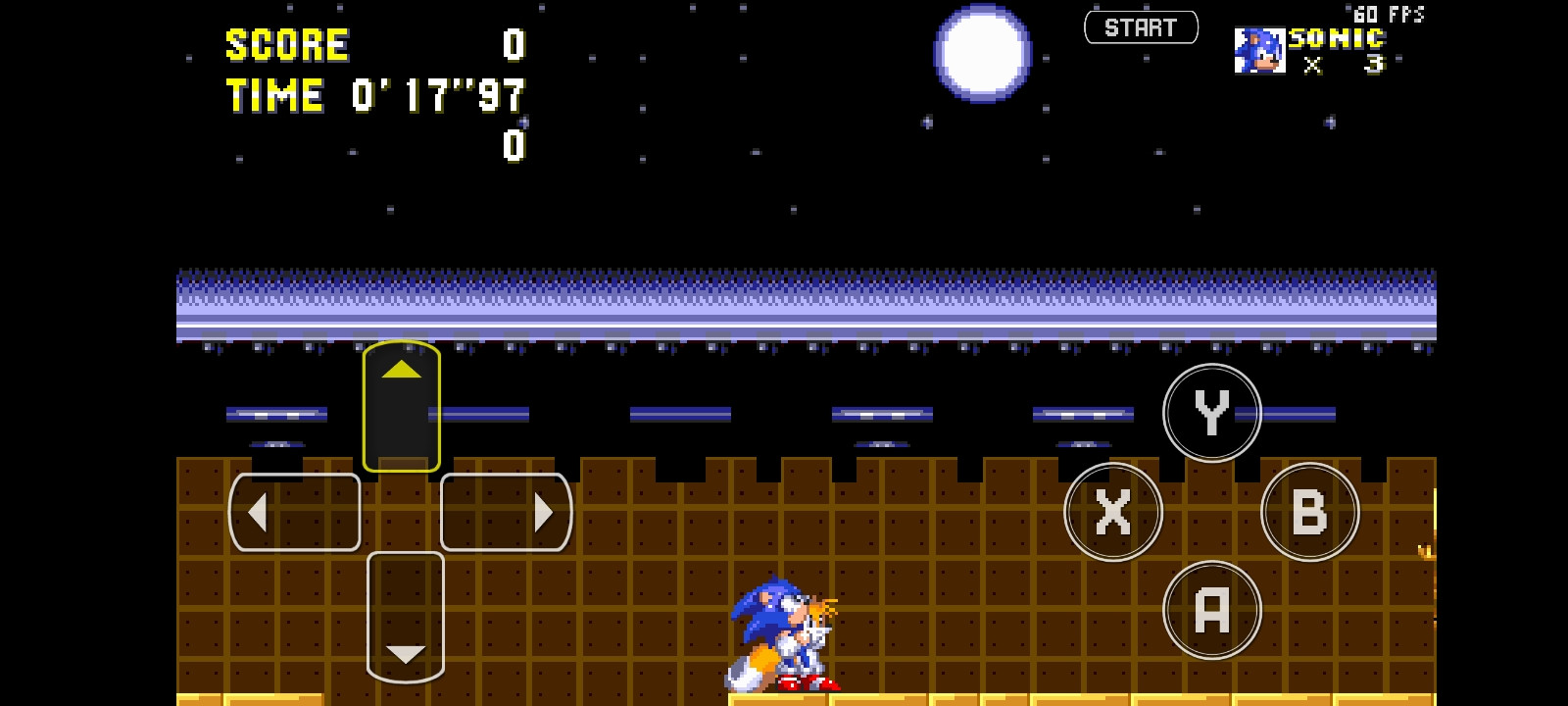This screenshot has width=1568, height=706.
Task: Tap the 60 FPS counter display
Action: [1388, 14]
